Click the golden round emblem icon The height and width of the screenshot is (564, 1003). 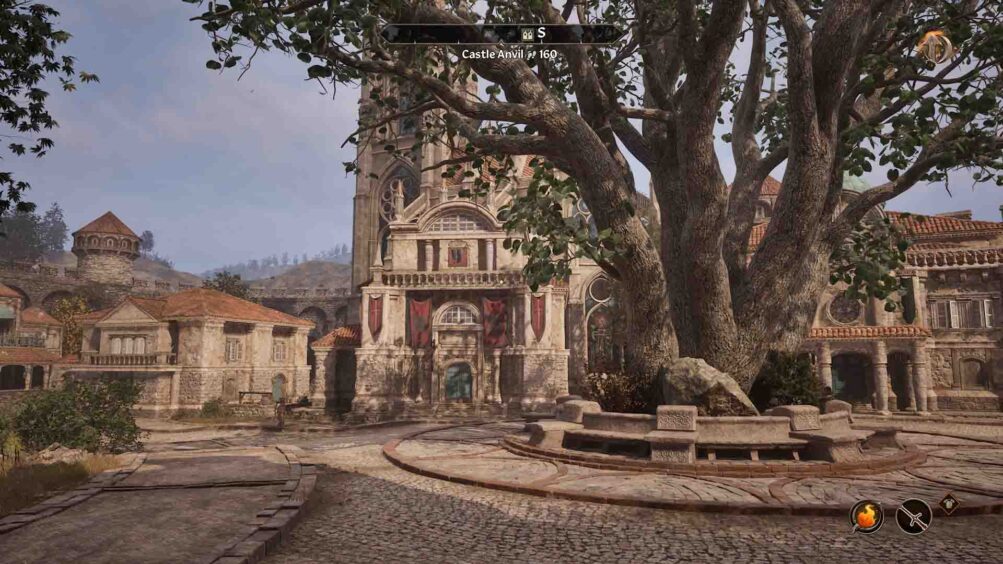[x=935, y=46]
